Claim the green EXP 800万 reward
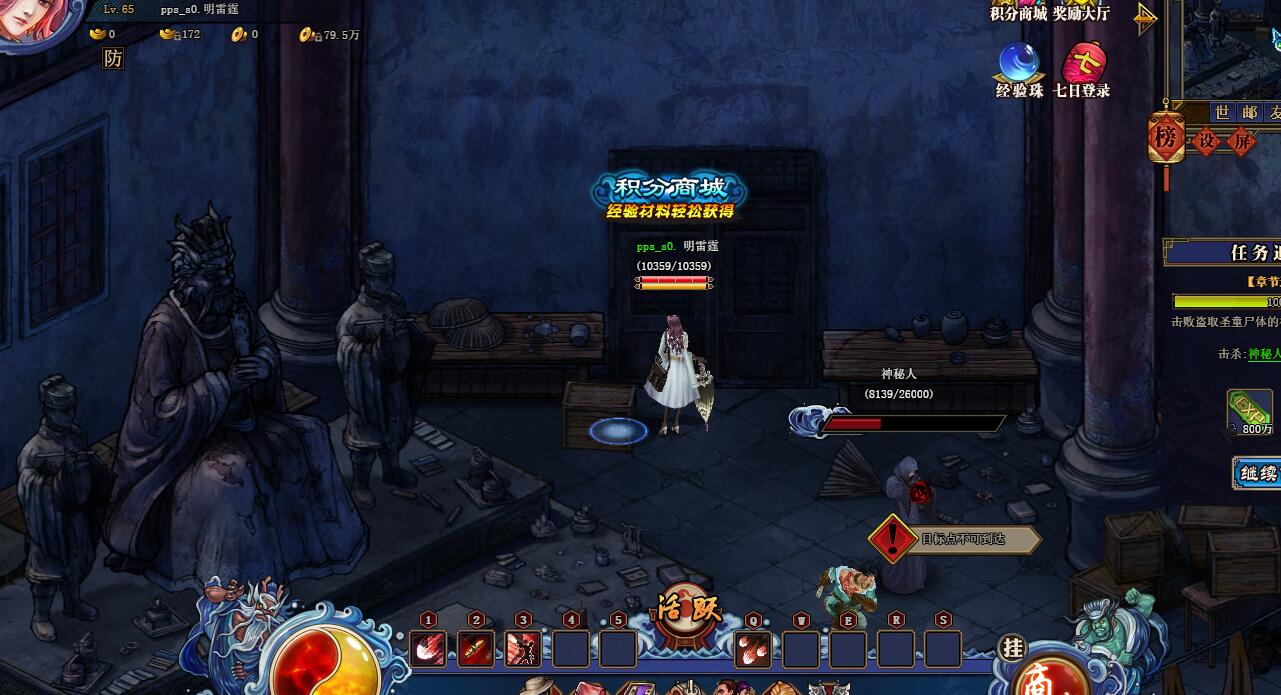 [x=1249, y=411]
